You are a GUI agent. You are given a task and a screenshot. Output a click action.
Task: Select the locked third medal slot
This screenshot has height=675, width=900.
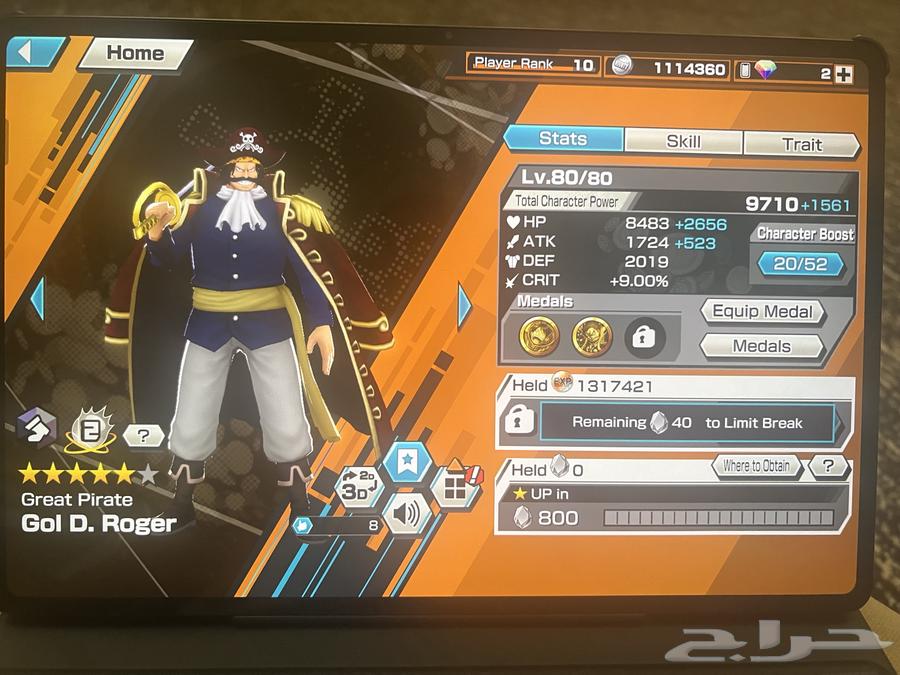(x=645, y=338)
